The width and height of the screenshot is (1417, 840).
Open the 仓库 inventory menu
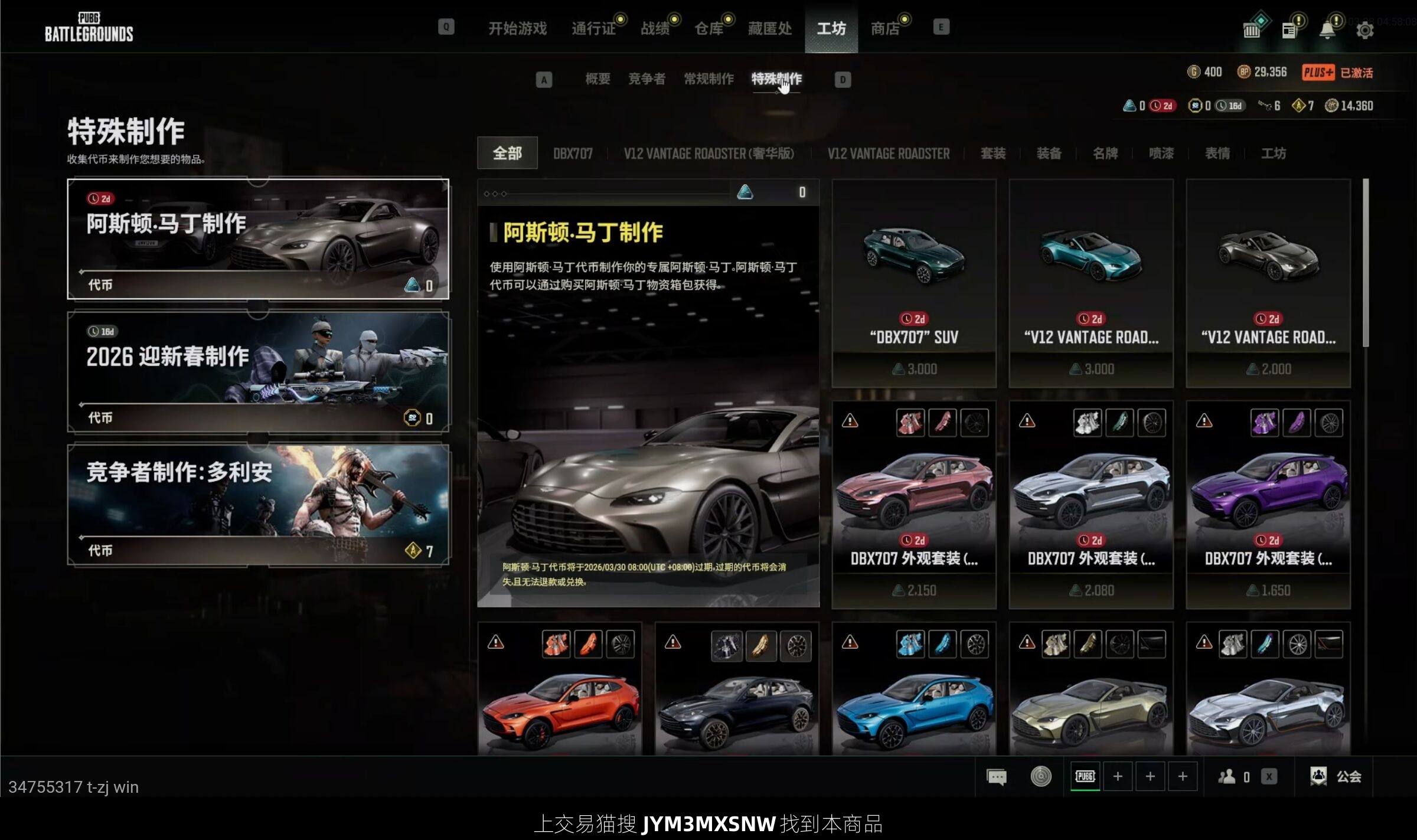click(x=708, y=28)
